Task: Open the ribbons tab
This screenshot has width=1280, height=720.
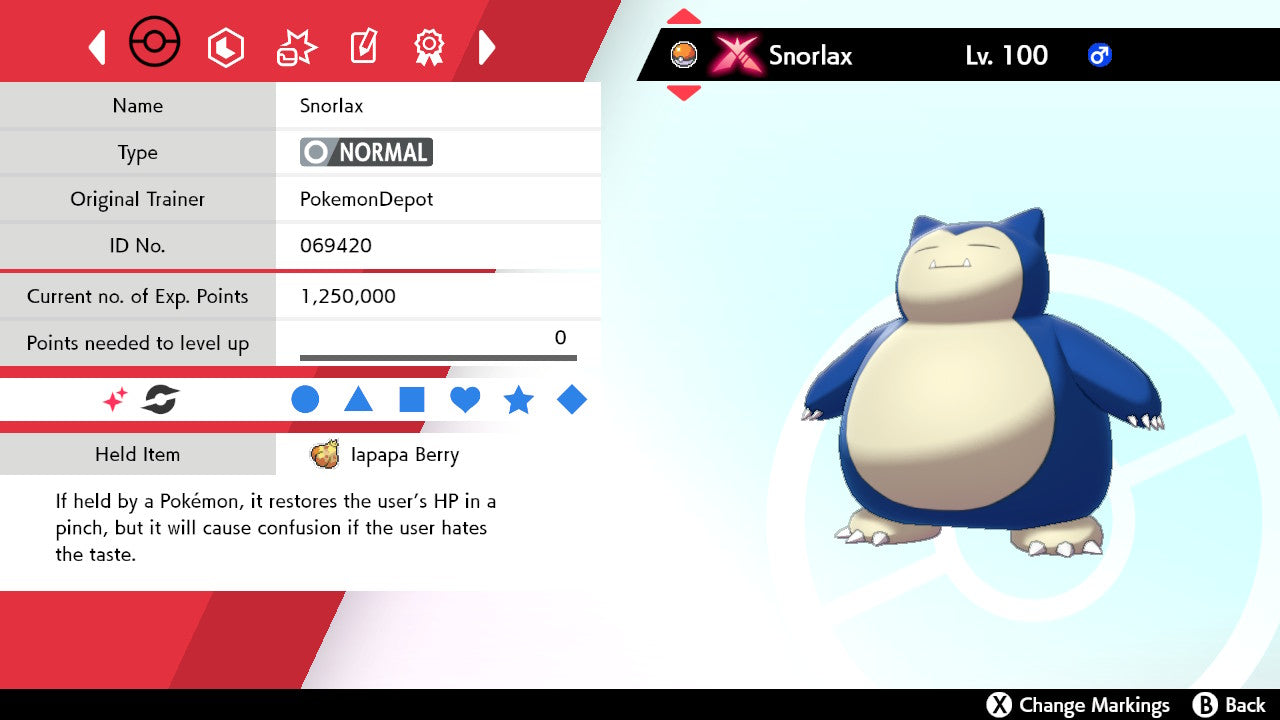Action: pos(429,46)
